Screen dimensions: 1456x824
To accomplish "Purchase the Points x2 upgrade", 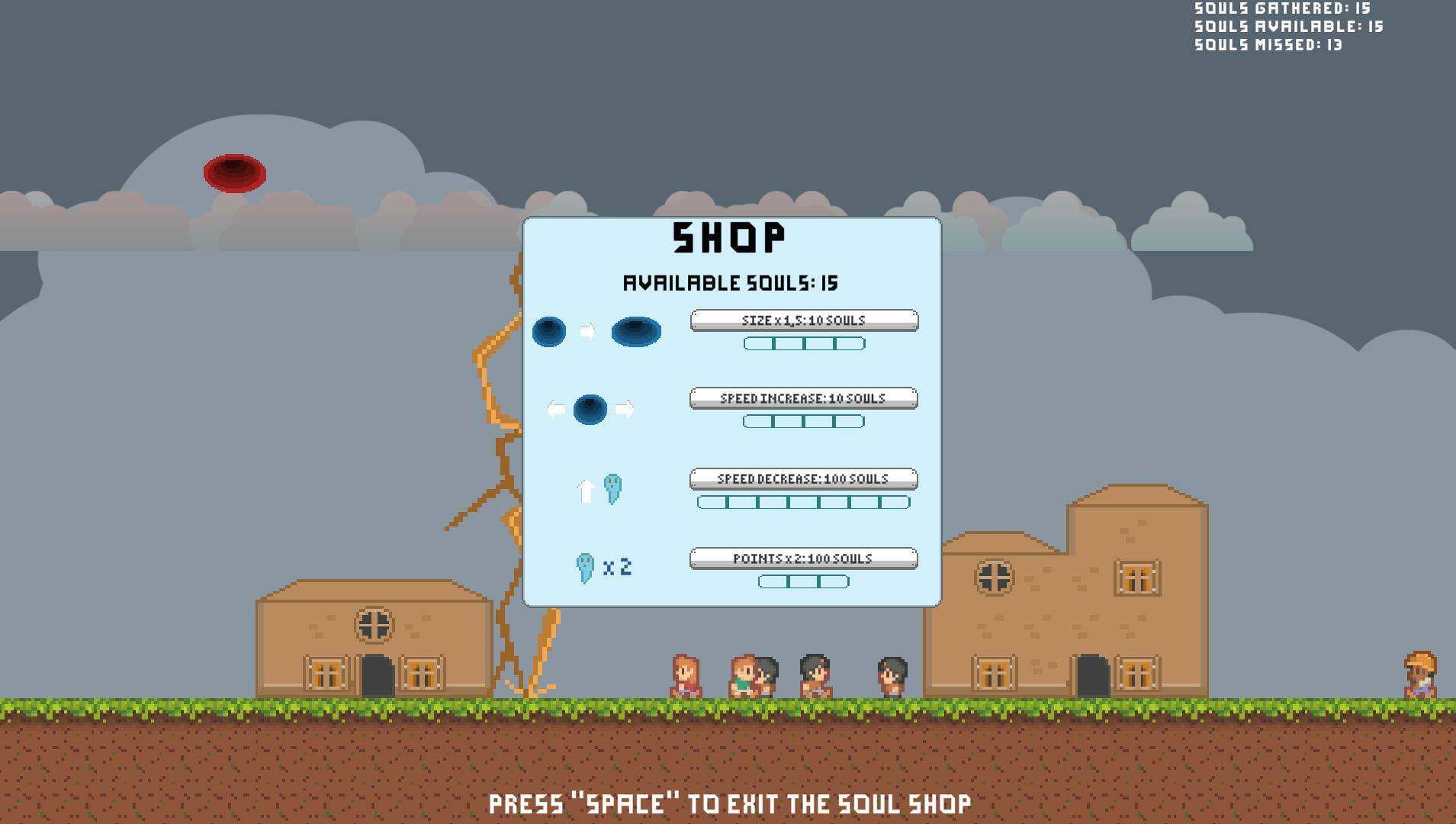I will [803, 558].
